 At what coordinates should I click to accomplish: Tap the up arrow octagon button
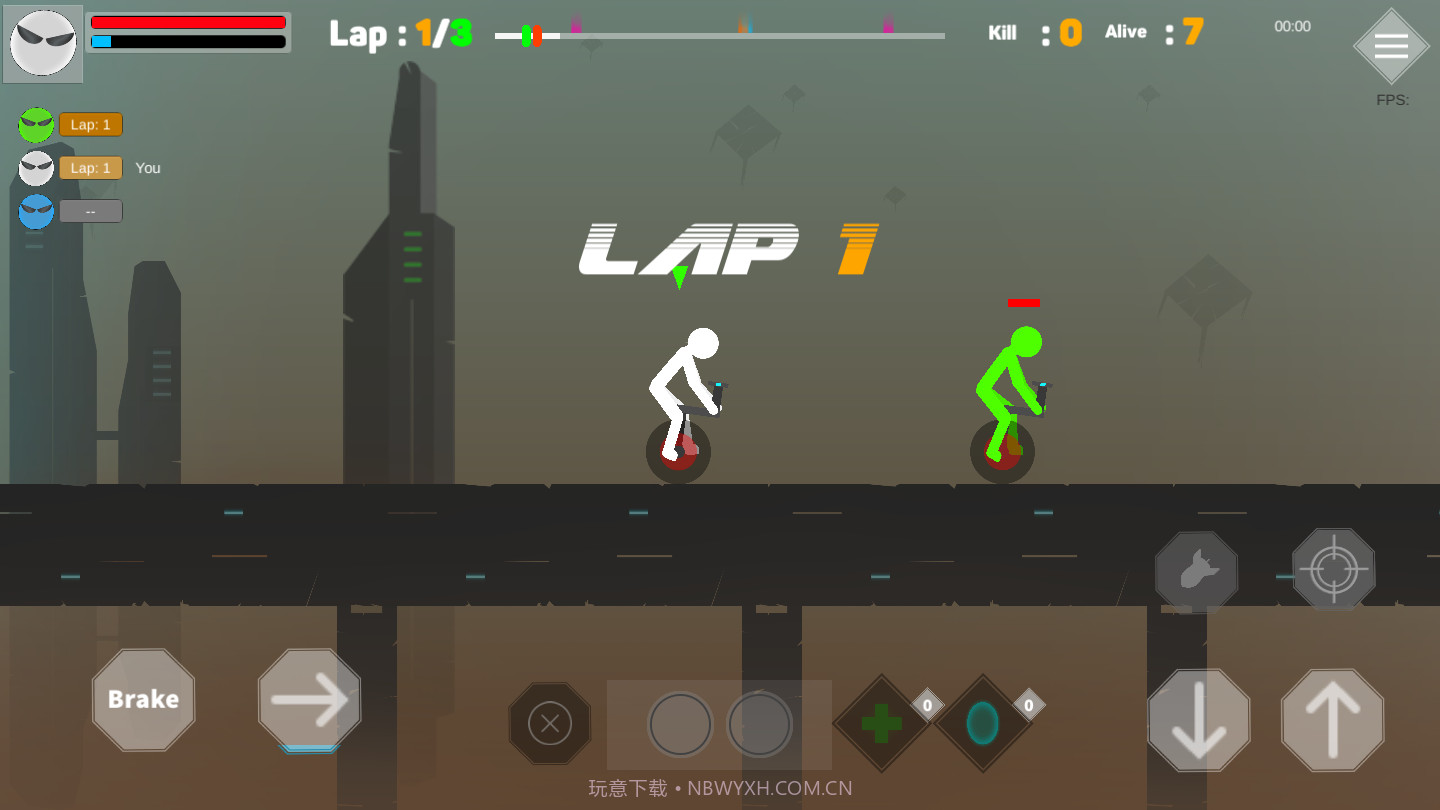(x=1332, y=720)
